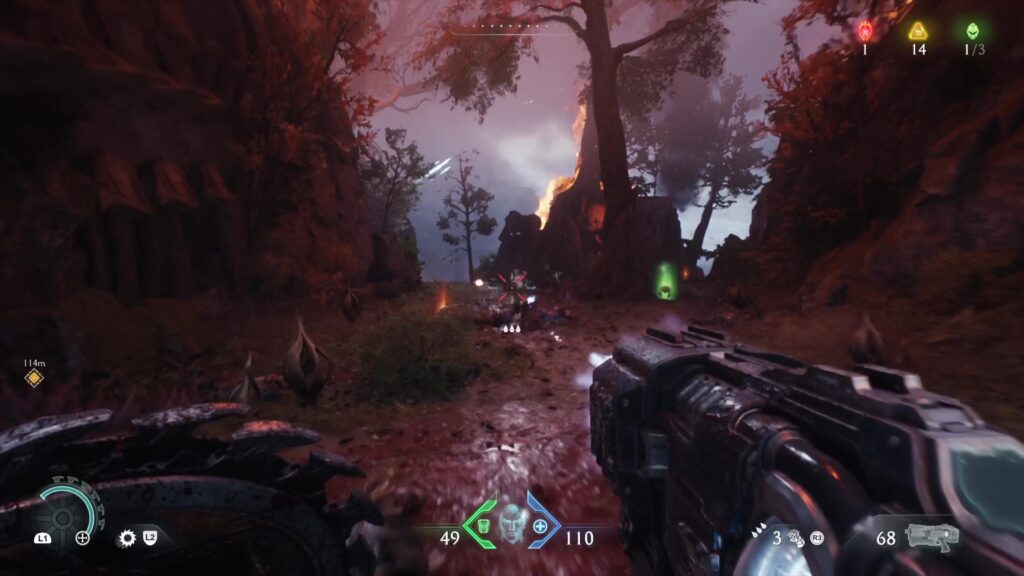Image resolution: width=1024 pixels, height=576 pixels.
Task: Select the equipped gun weapon icon
Action: pos(931,537)
